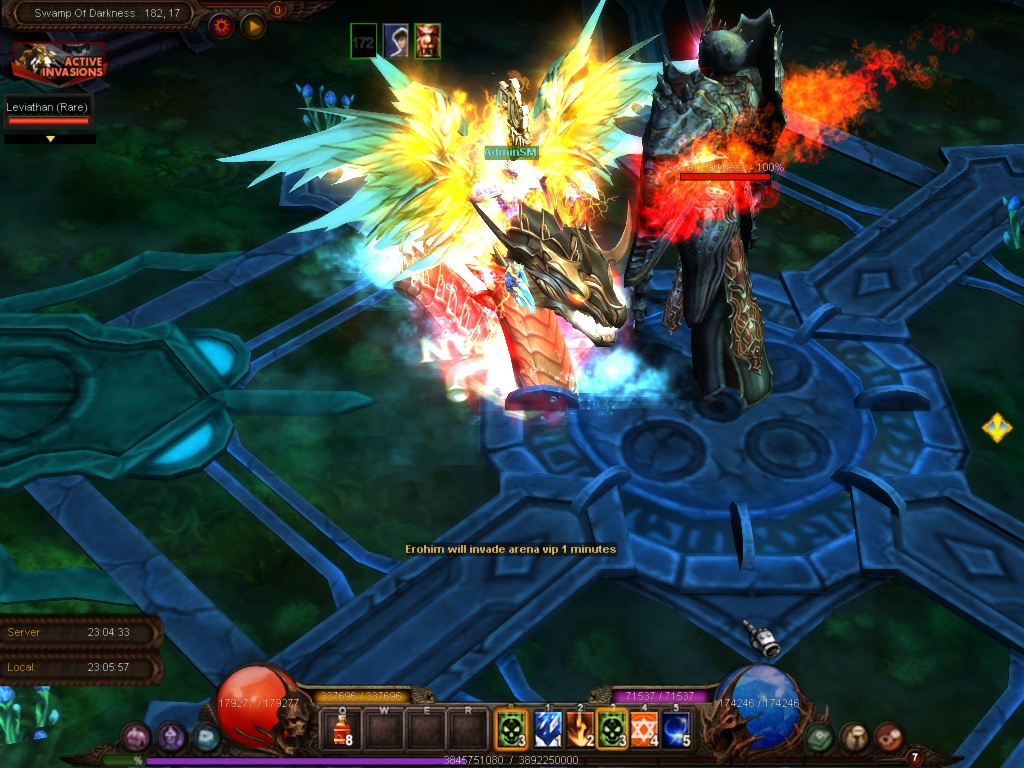
Task: Open the beige round menu button
Action: (854, 738)
